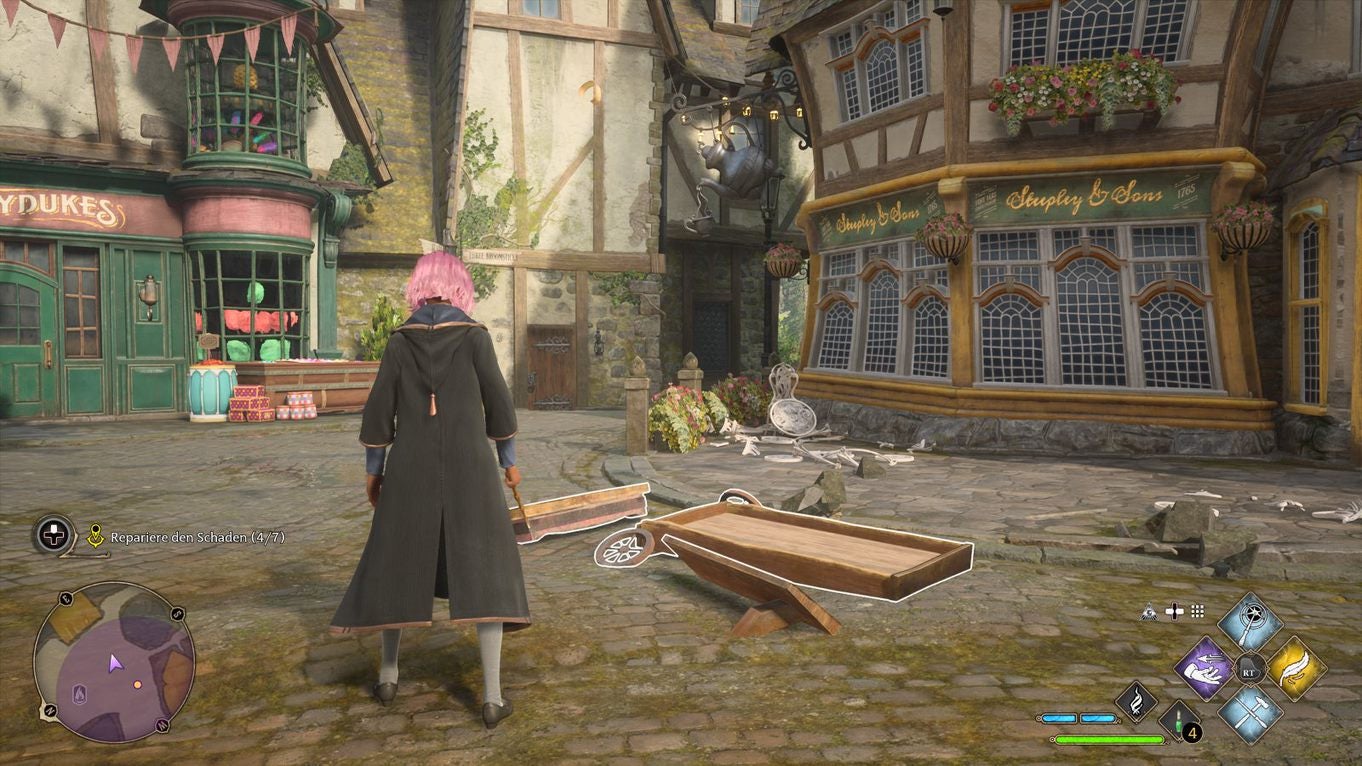Image resolution: width=1362 pixels, height=766 pixels.
Task: Open the spell set grid icon above the diamond
Action: click(1198, 611)
